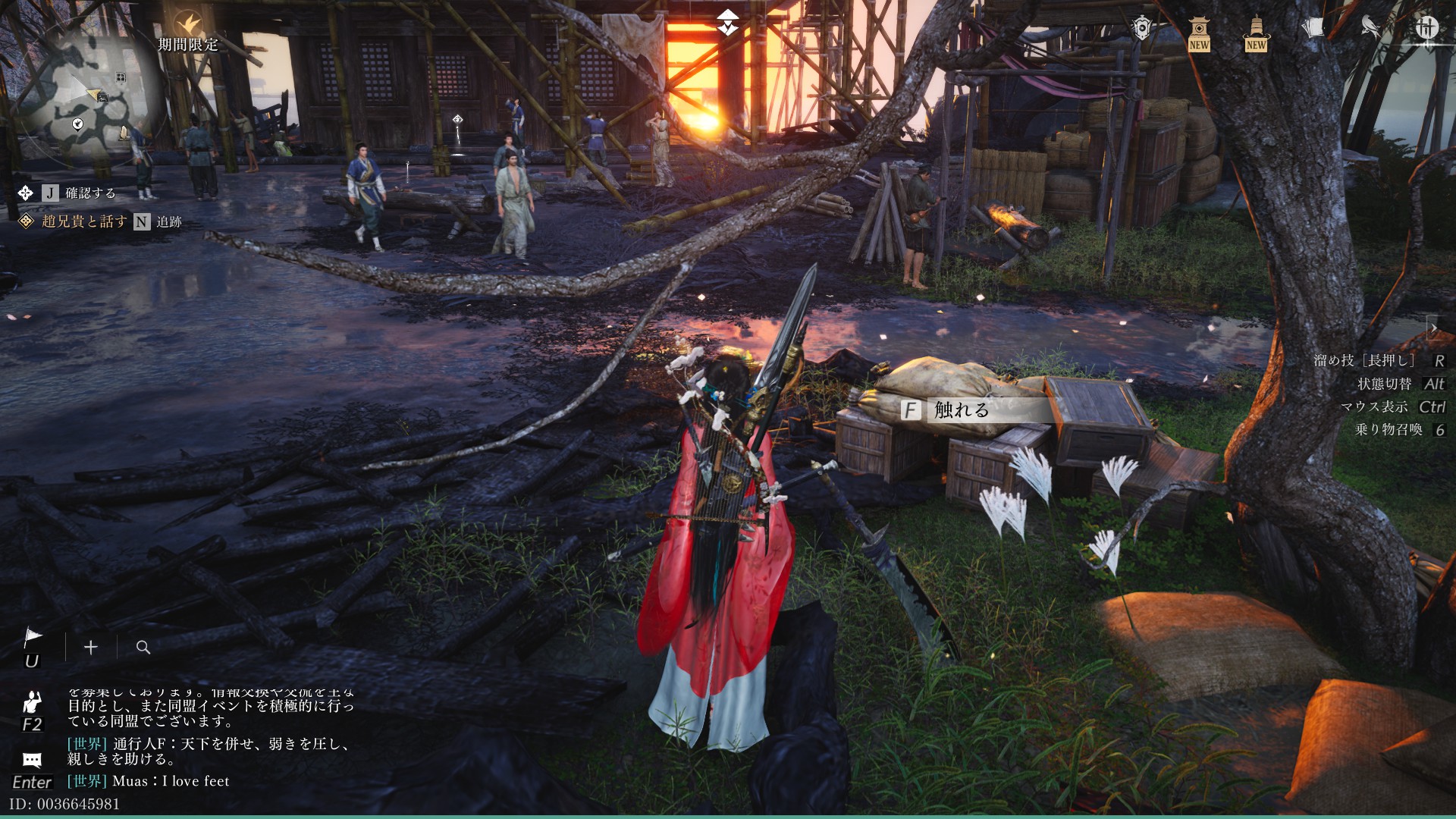
Task: Open the 期間限定 limited-time event icon
Action: tap(187, 27)
